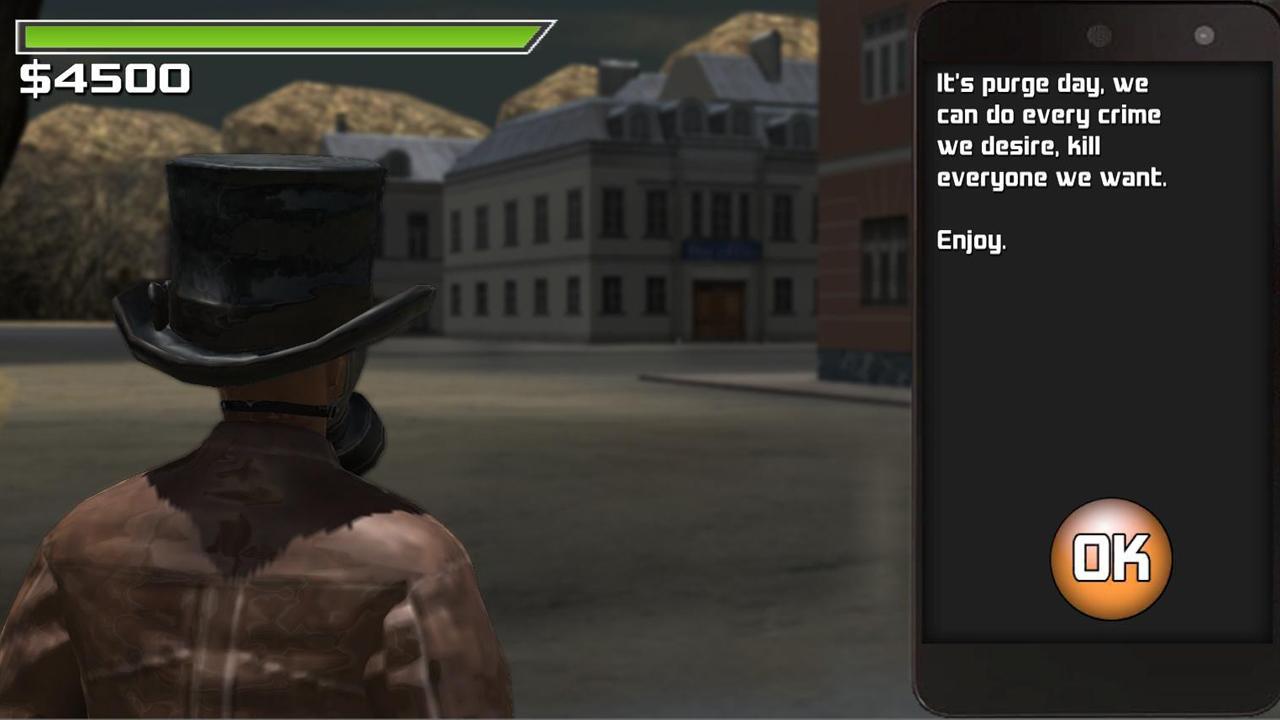
Task: Tap the phone's front camera lens
Action: [x=1202, y=35]
